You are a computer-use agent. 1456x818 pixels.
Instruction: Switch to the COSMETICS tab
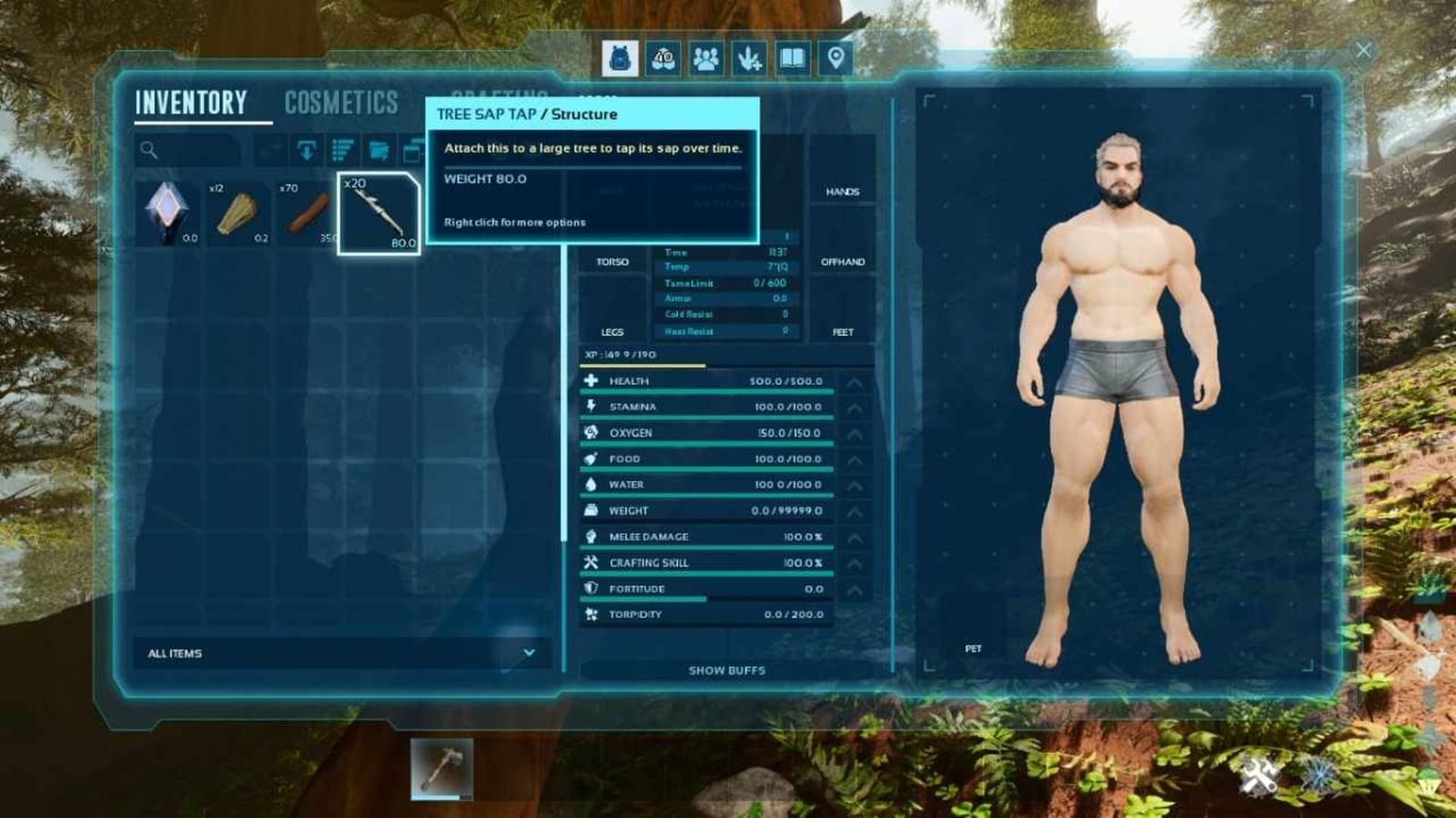tap(341, 102)
